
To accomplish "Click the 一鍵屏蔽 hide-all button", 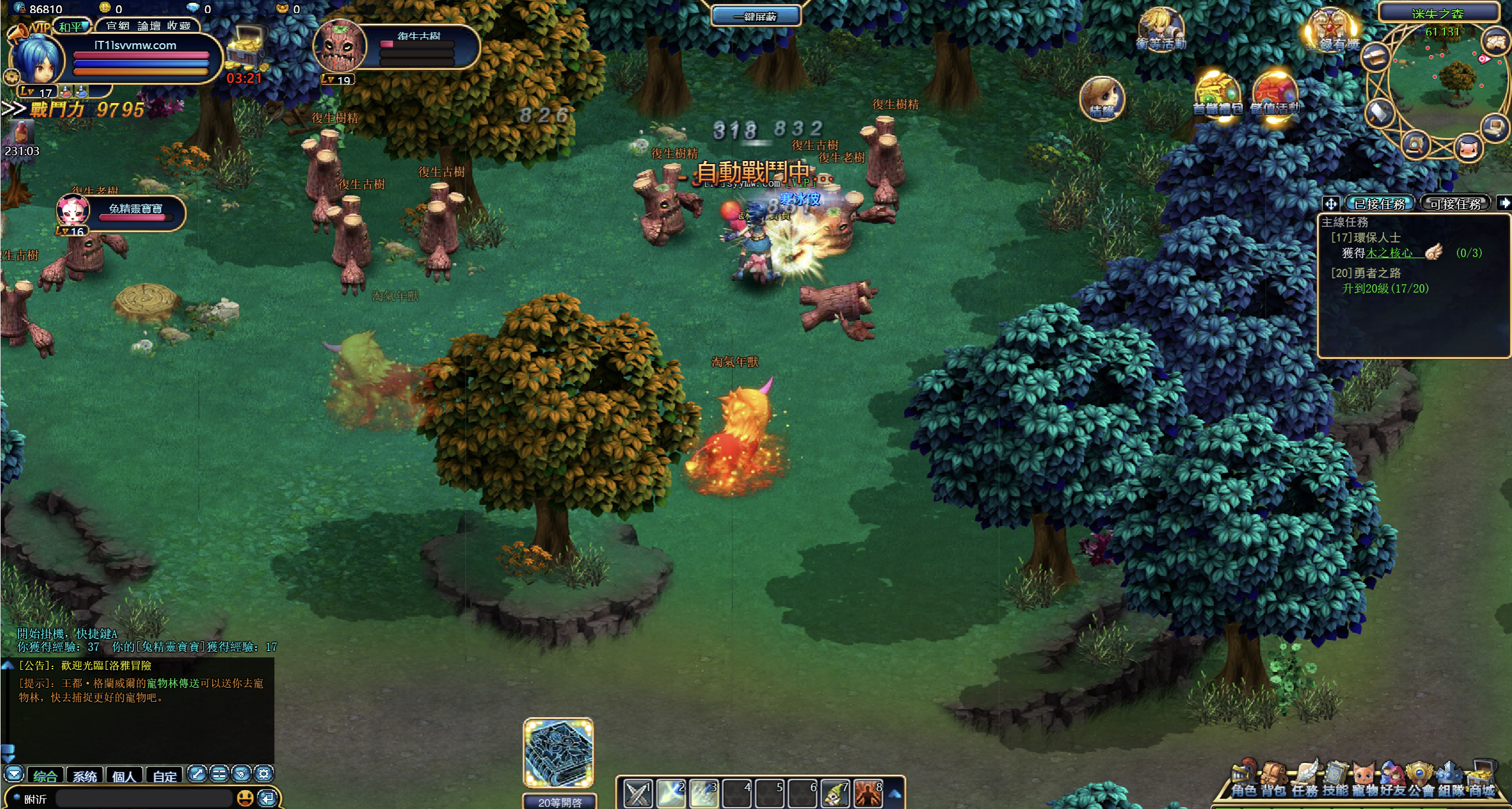I will [x=755, y=16].
